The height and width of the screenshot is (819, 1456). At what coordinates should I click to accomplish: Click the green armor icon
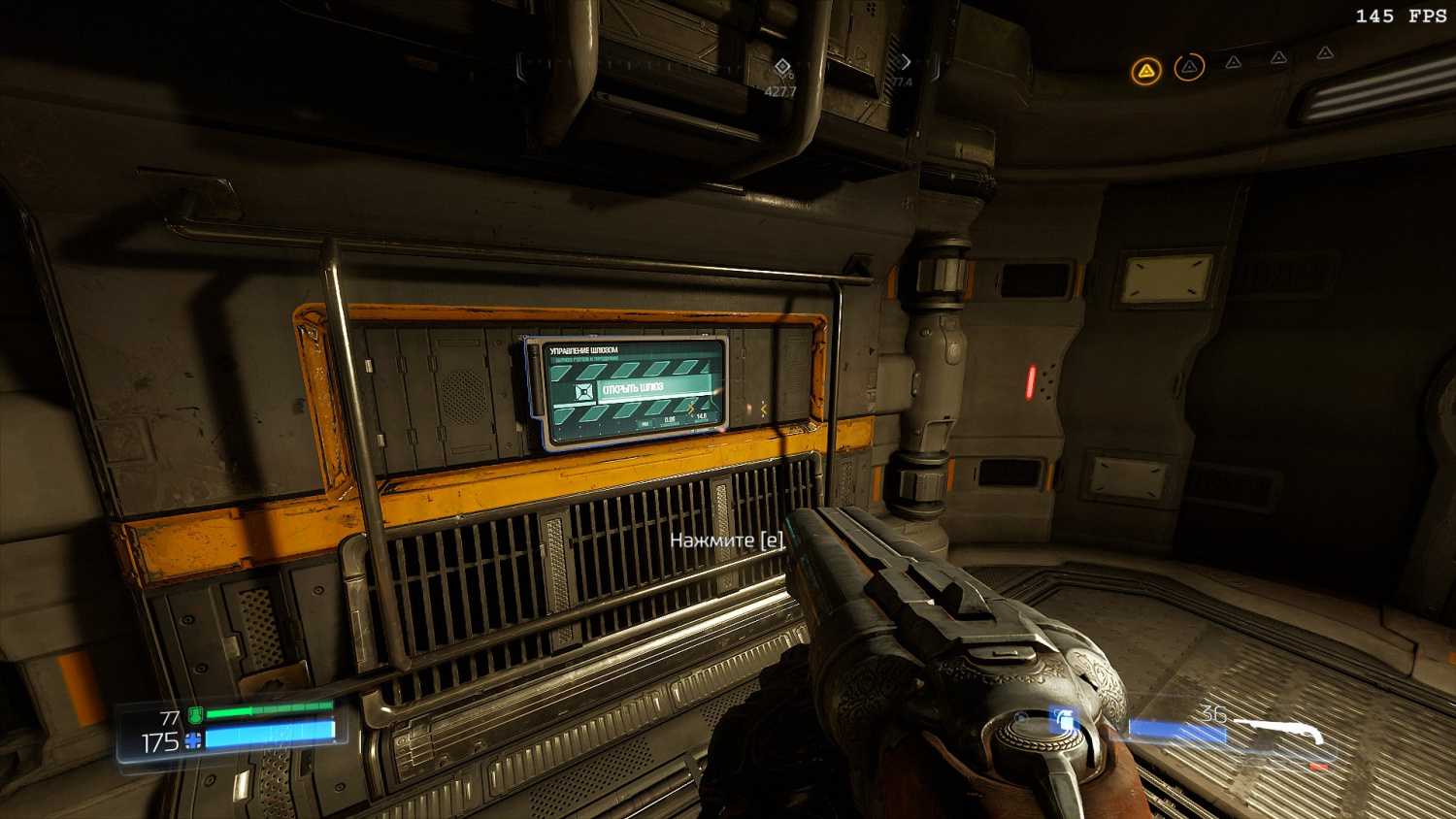(194, 716)
